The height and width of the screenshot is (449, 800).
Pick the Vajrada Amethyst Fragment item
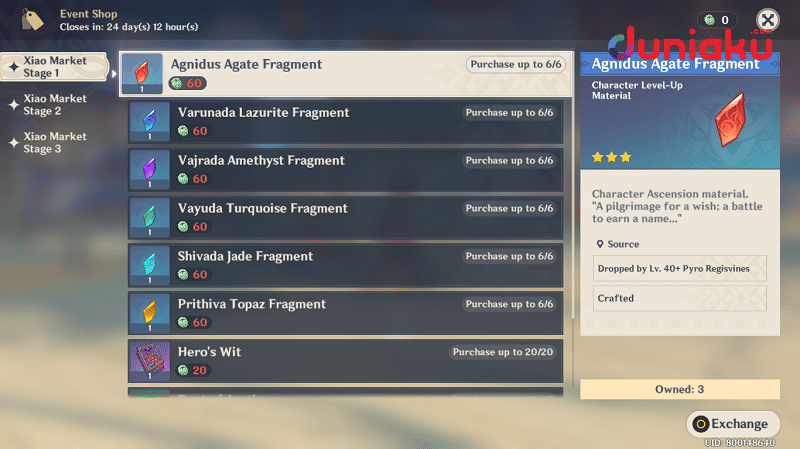[x=340, y=169]
